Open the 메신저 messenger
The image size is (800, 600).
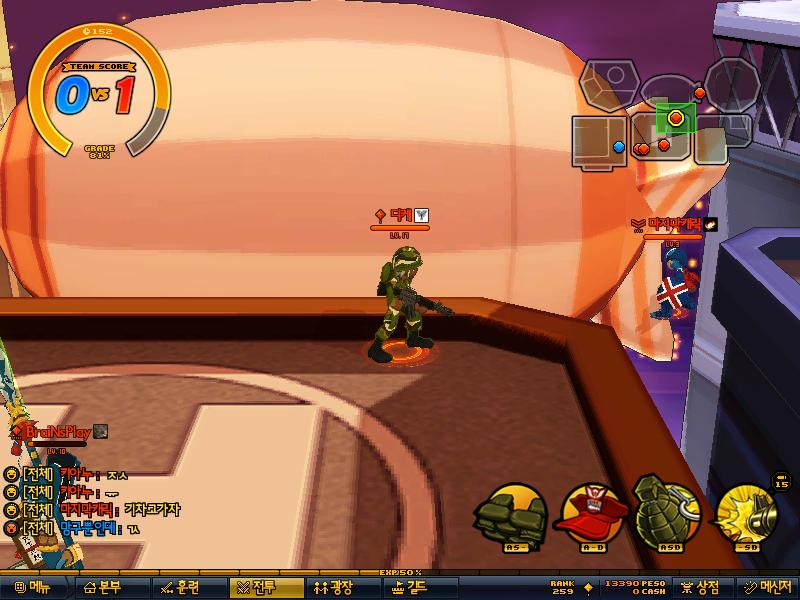[x=766, y=588]
